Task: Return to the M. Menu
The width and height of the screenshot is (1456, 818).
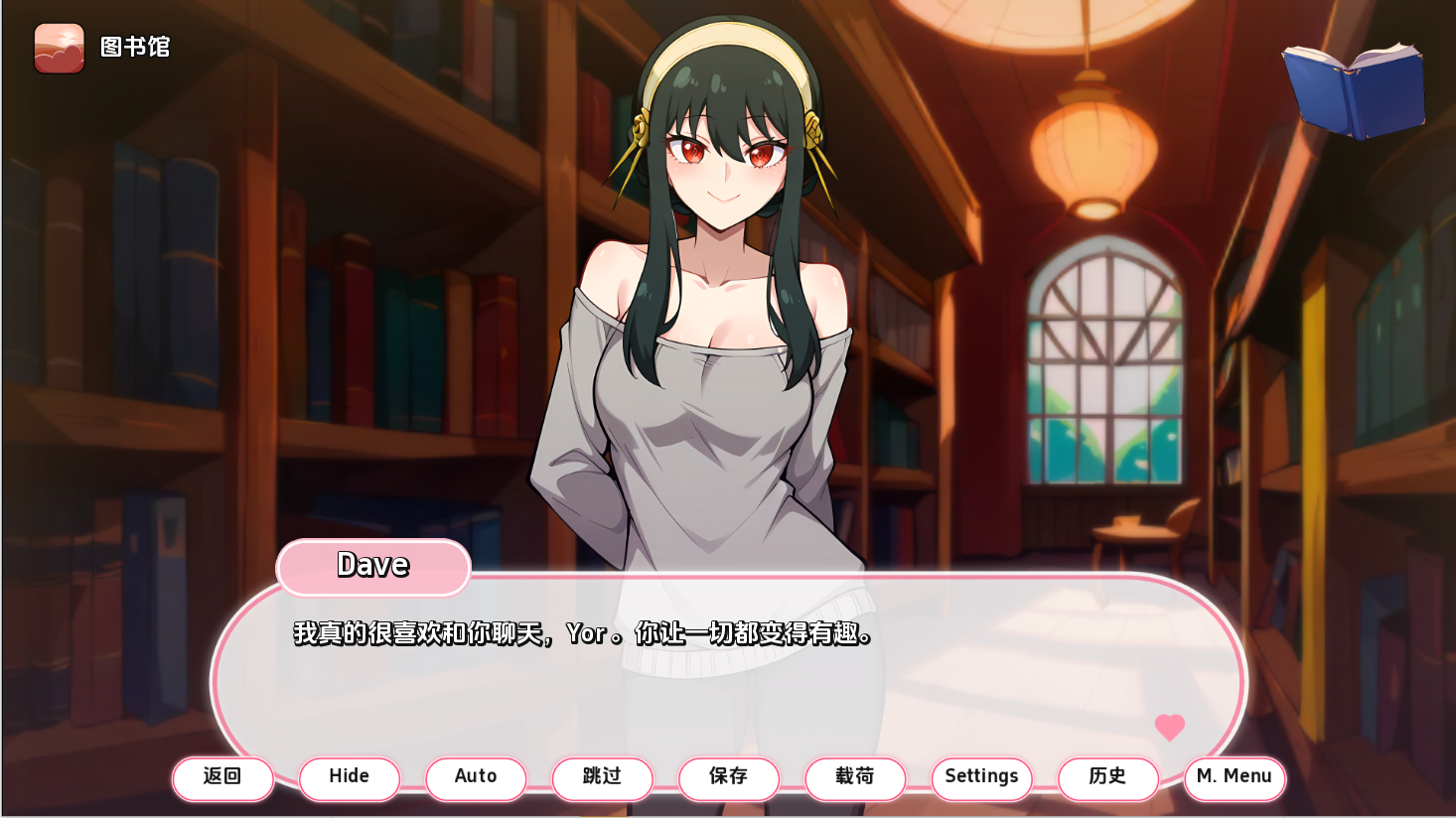Action: tap(1235, 778)
